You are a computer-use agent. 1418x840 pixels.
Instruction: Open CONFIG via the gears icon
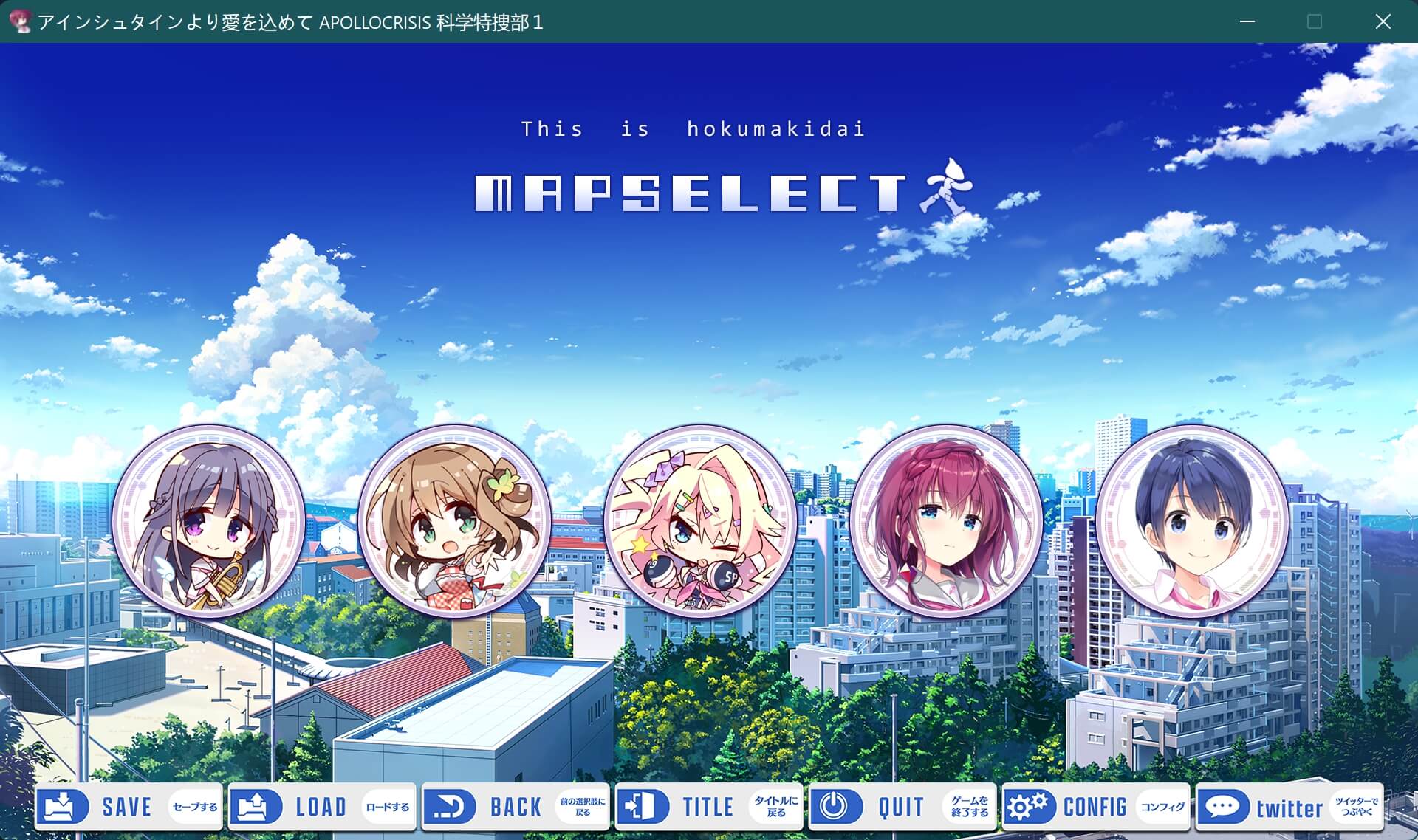point(1030,807)
